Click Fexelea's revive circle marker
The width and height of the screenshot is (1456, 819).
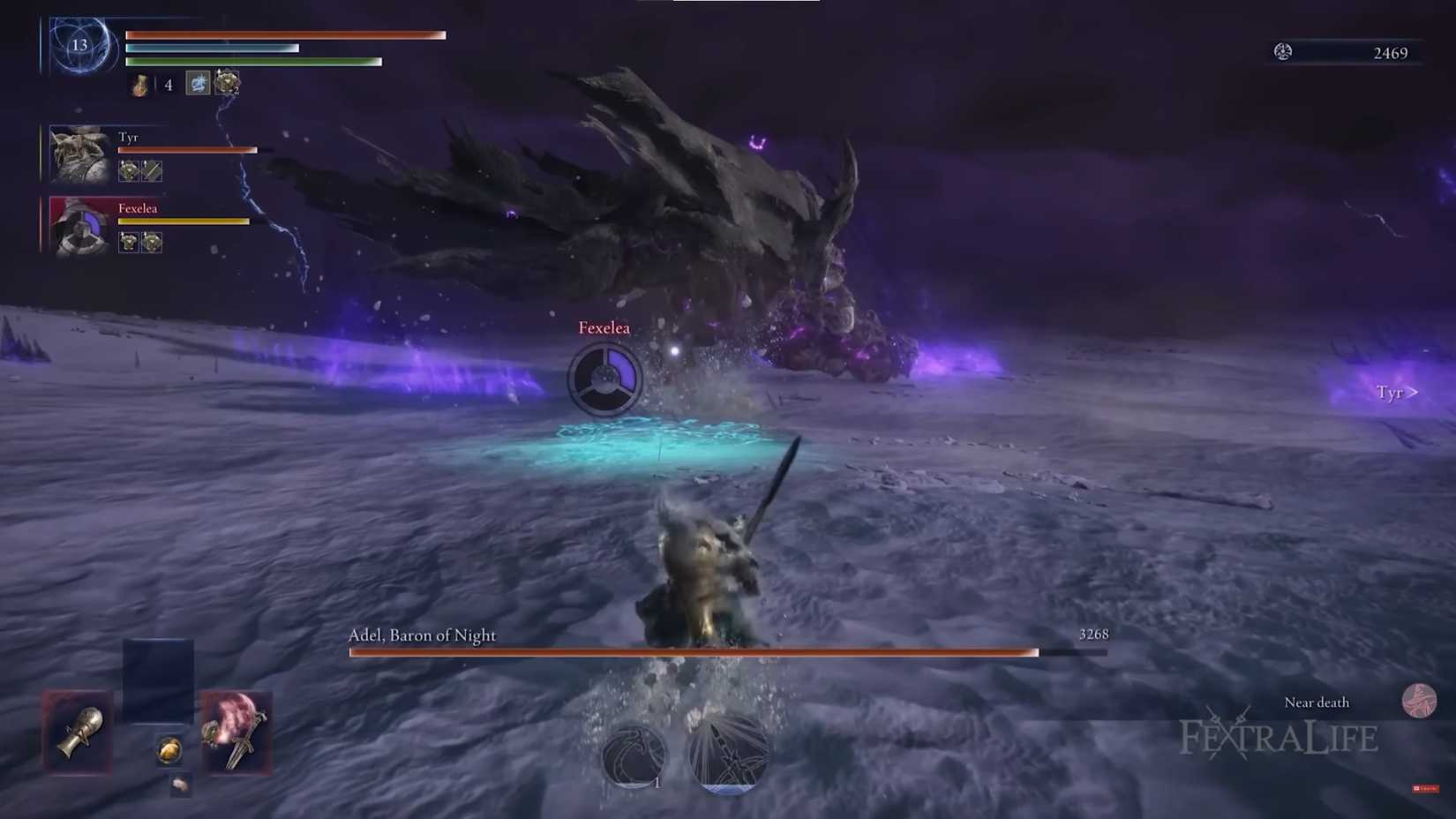(604, 379)
